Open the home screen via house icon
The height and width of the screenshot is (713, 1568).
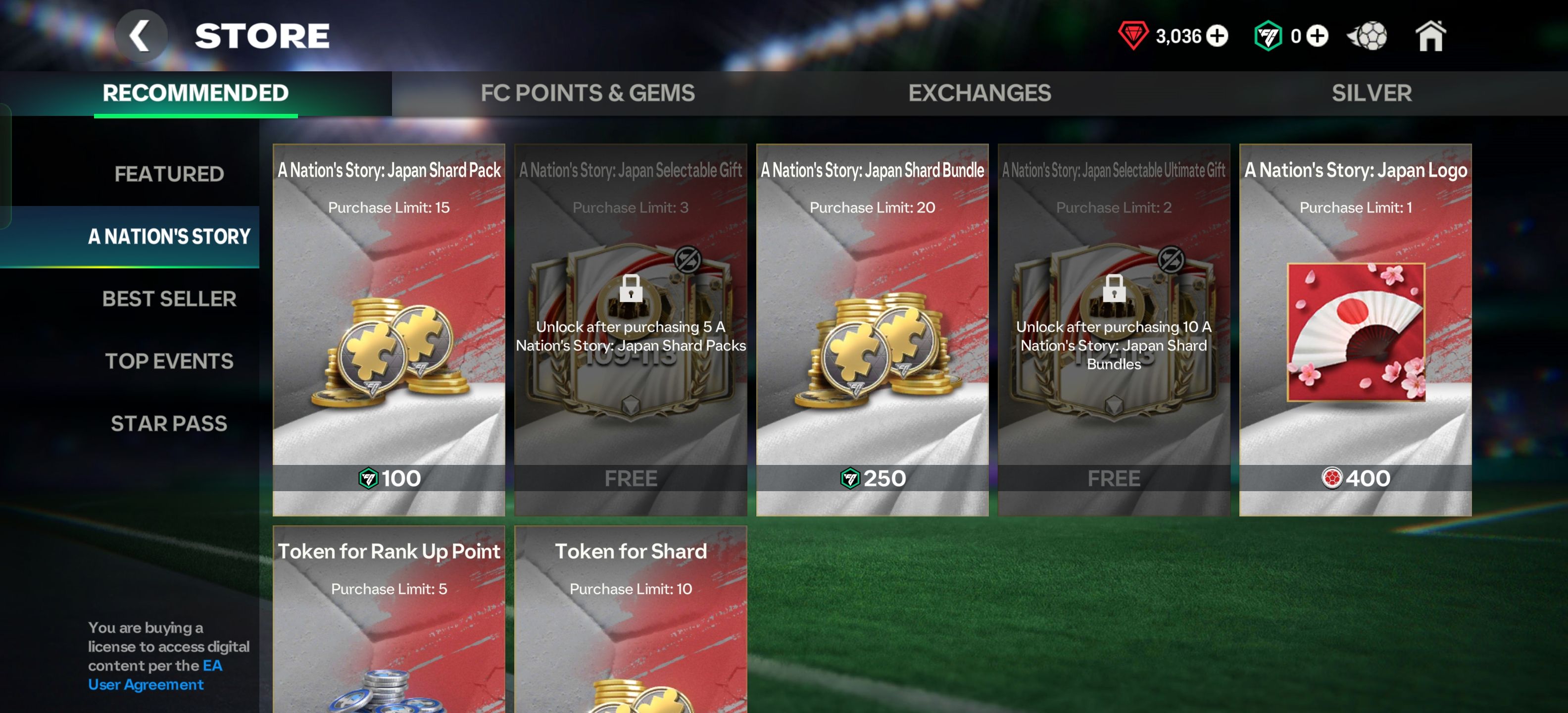[1430, 35]
